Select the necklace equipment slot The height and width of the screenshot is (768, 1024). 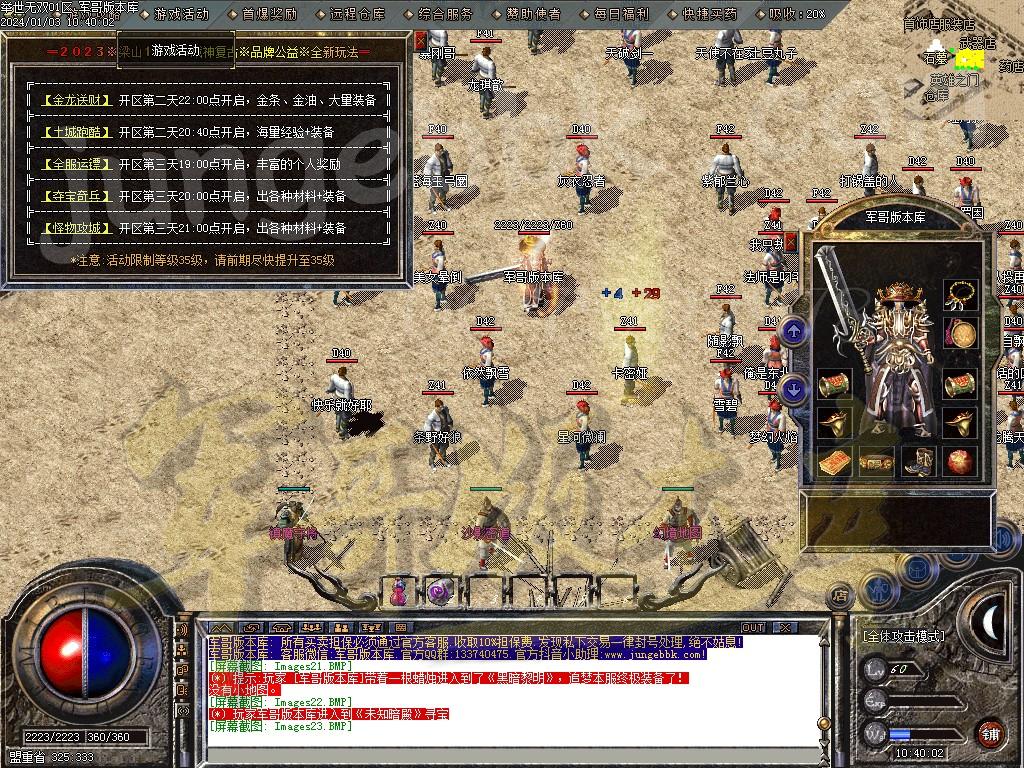click(x=961, y=293)
